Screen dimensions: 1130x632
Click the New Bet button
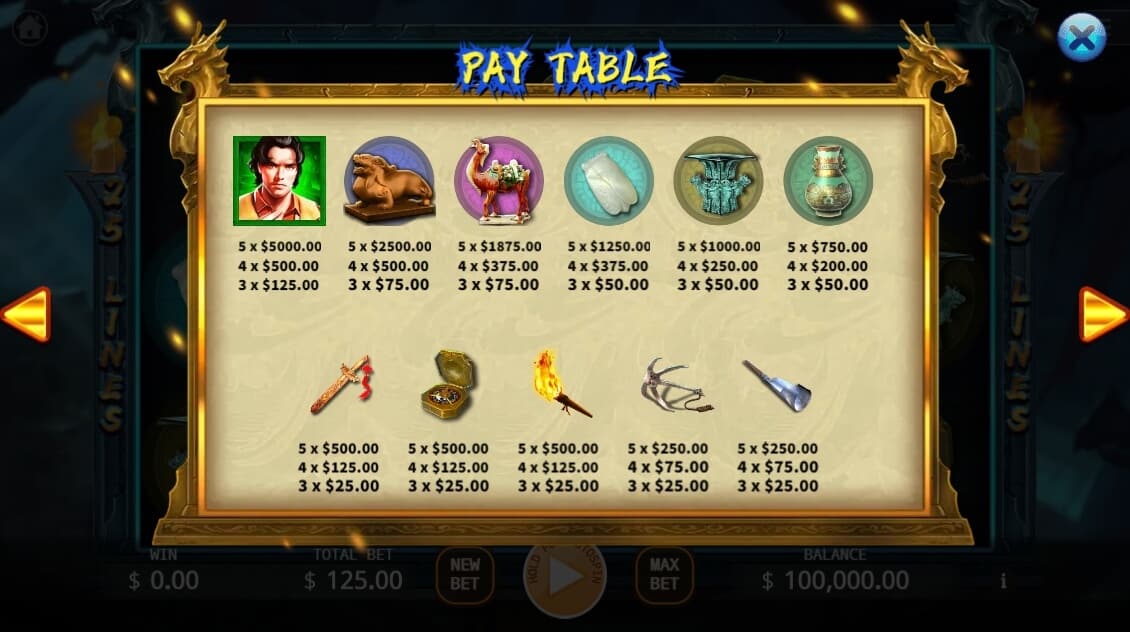[465, 575]
